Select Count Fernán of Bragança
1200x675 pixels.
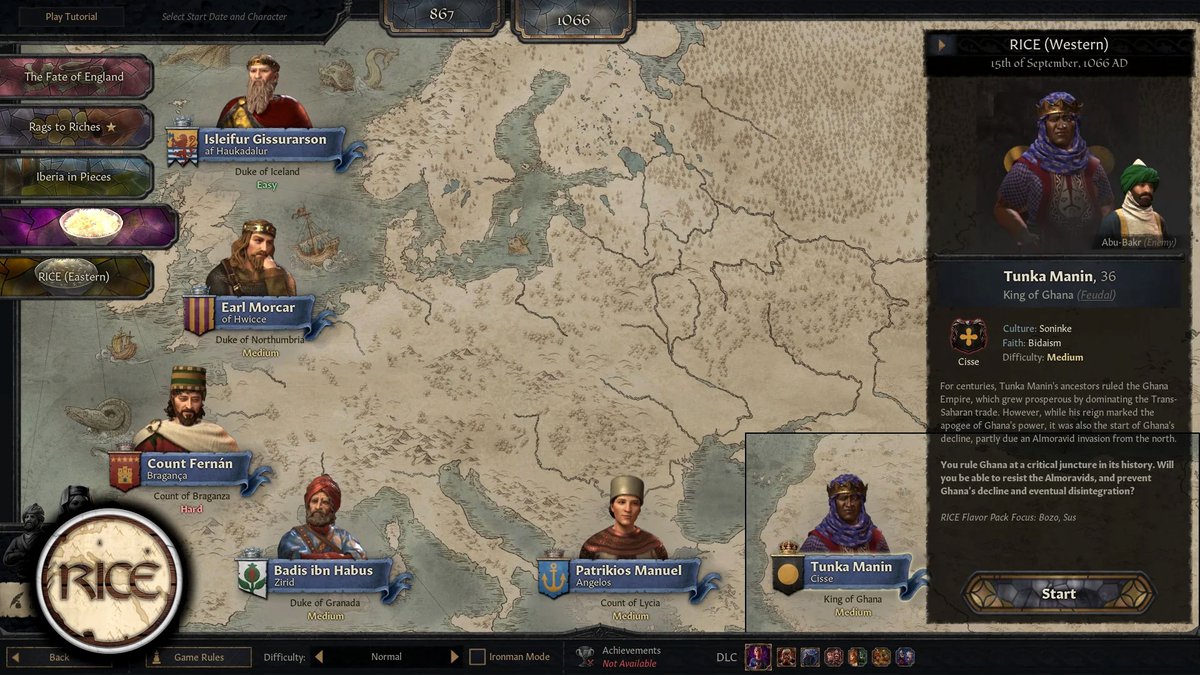(189, 464)
